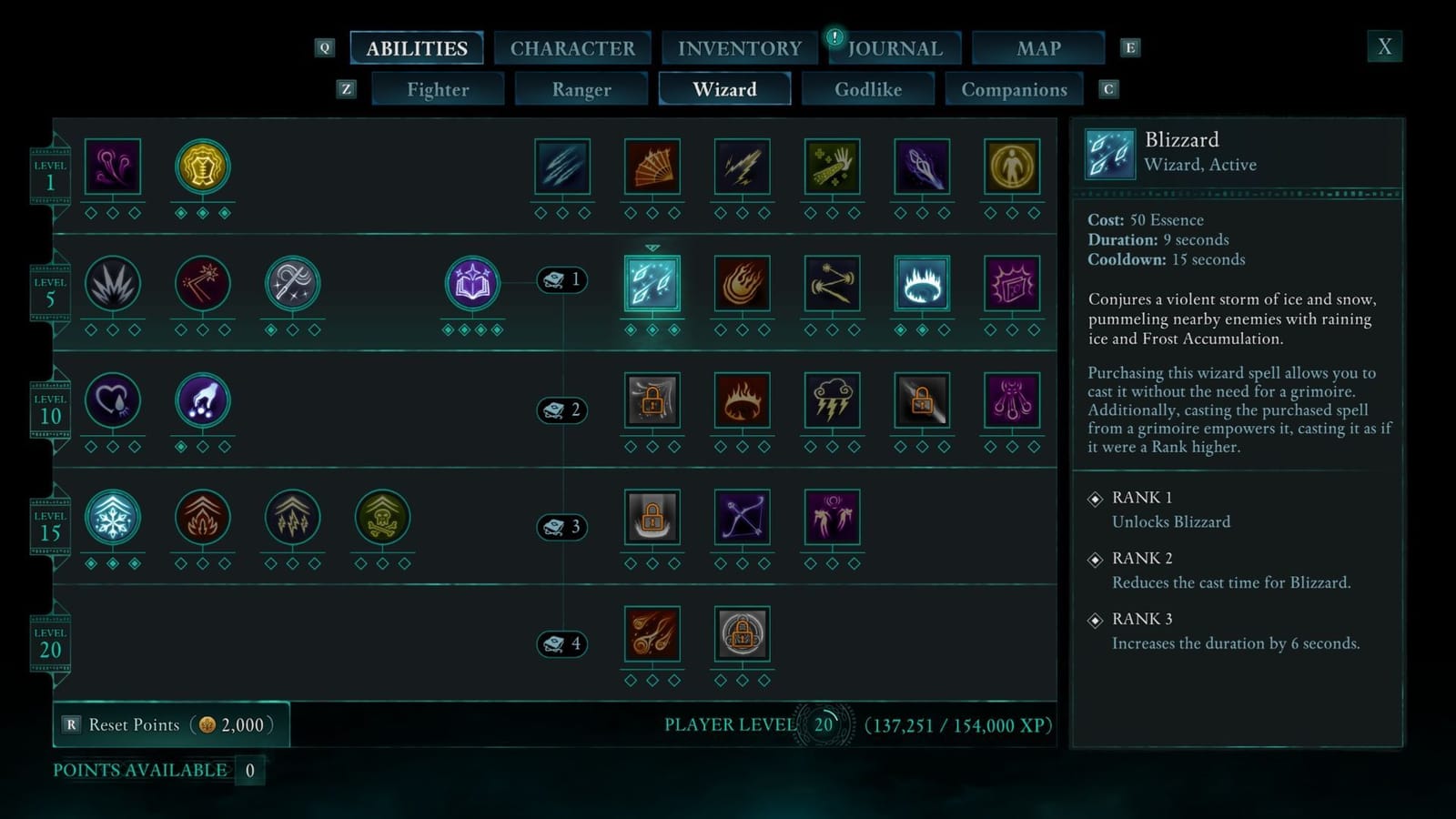Click the golden armor passive at level 1

pyautogui.click(x=202, y=166)
